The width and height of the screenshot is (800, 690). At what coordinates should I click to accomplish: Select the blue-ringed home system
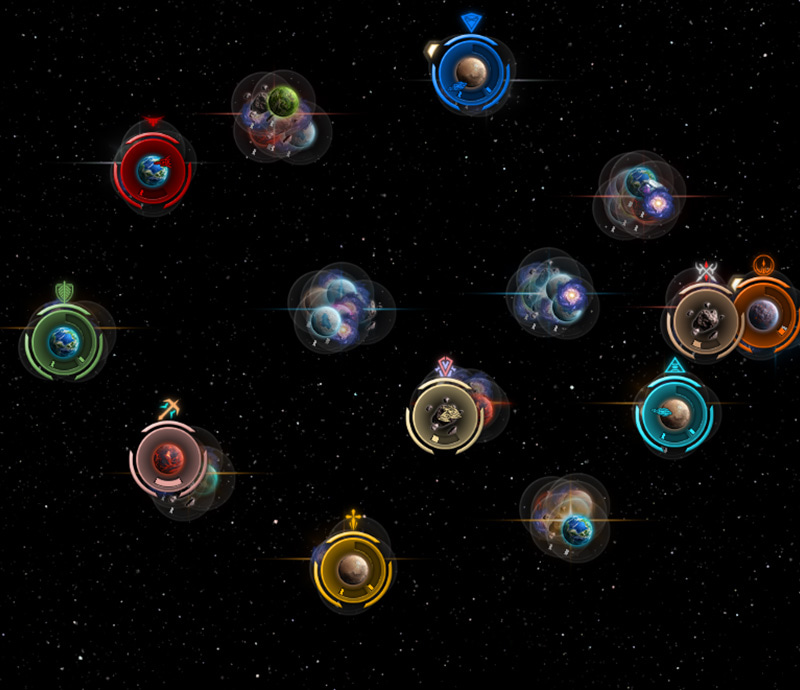point(471,71)
